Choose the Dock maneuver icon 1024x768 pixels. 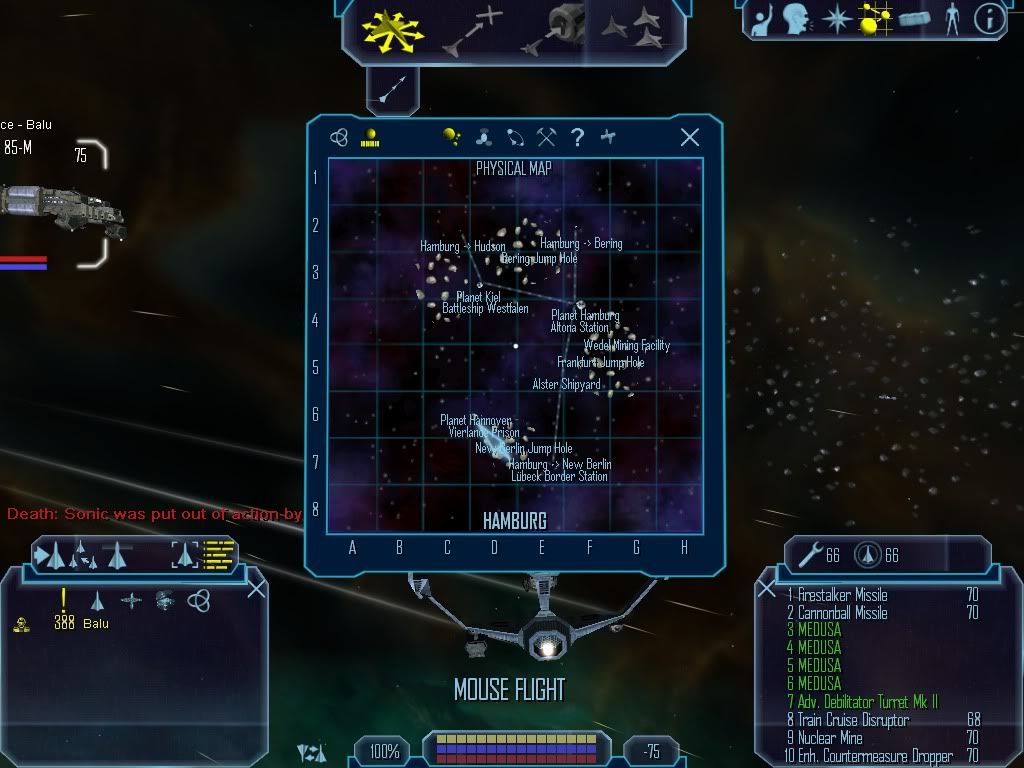coord(560,29)
